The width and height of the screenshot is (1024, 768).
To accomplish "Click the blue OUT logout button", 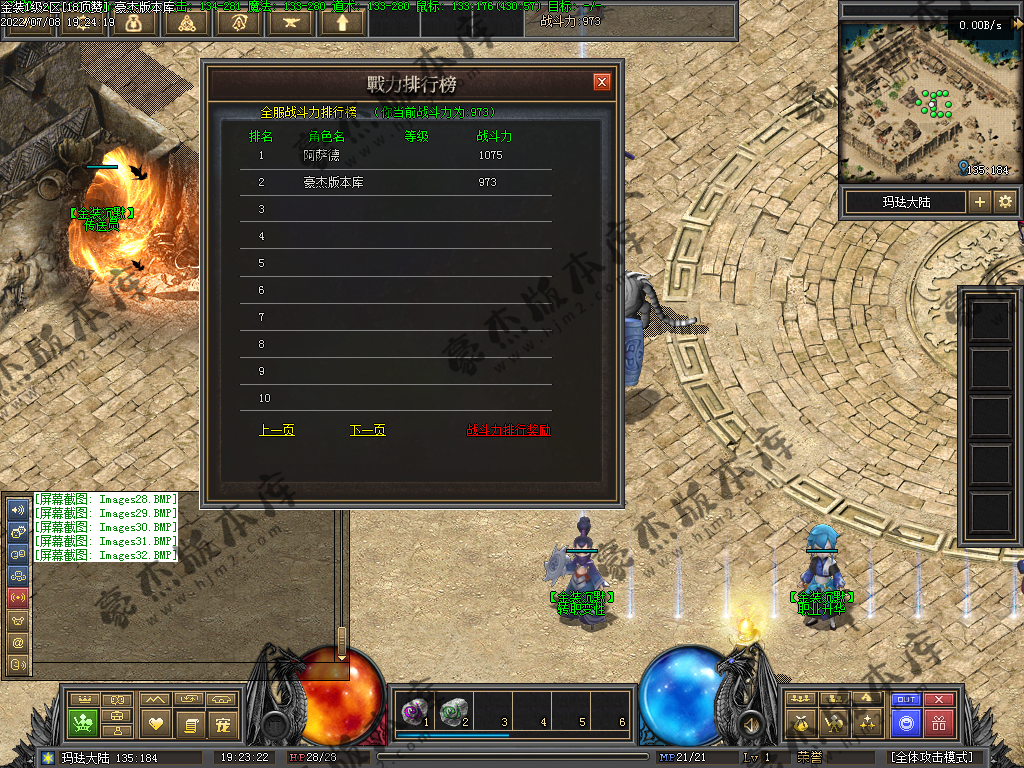I will (x=905, y=699).
